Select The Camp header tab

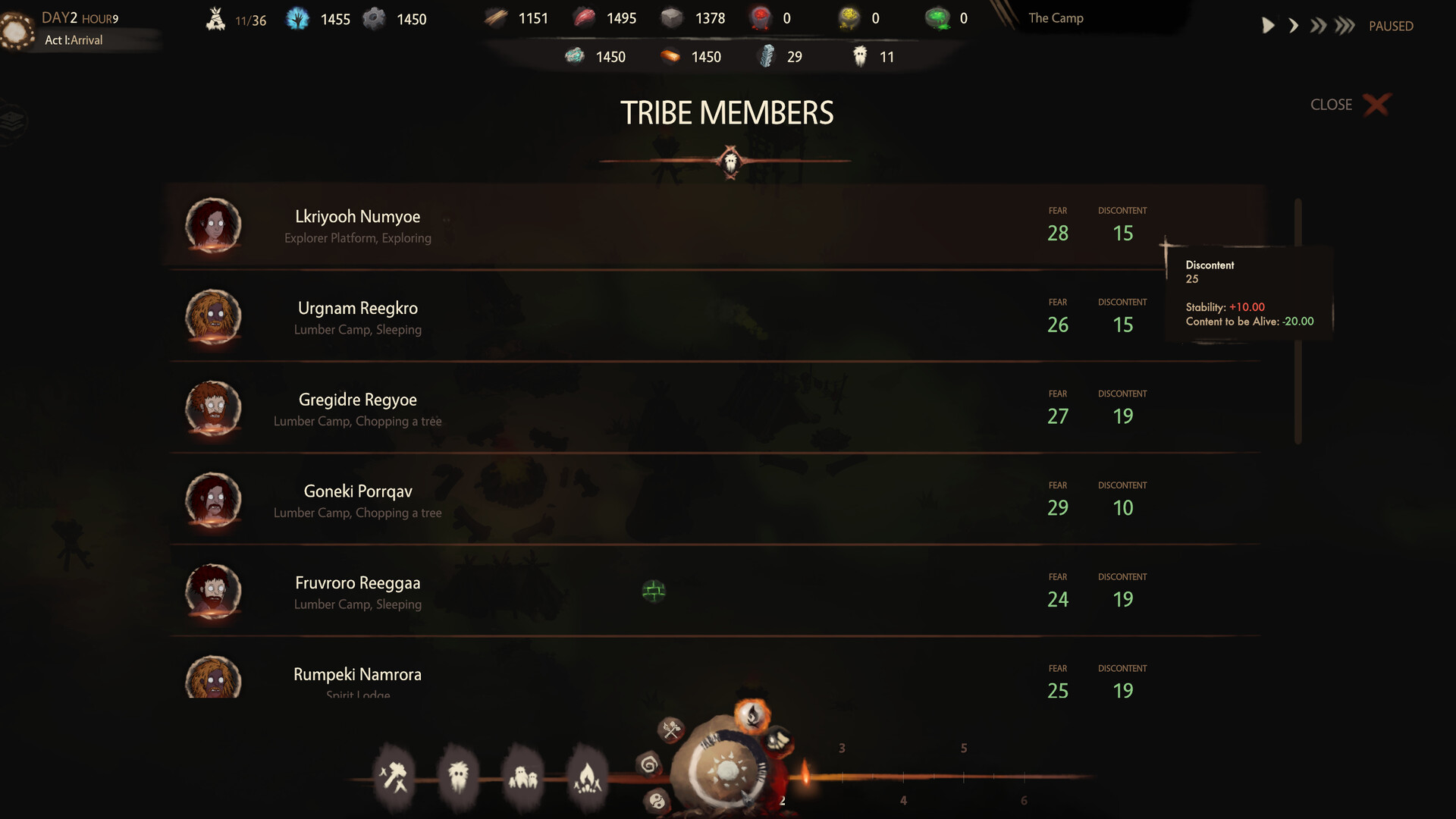point(1055,17)
